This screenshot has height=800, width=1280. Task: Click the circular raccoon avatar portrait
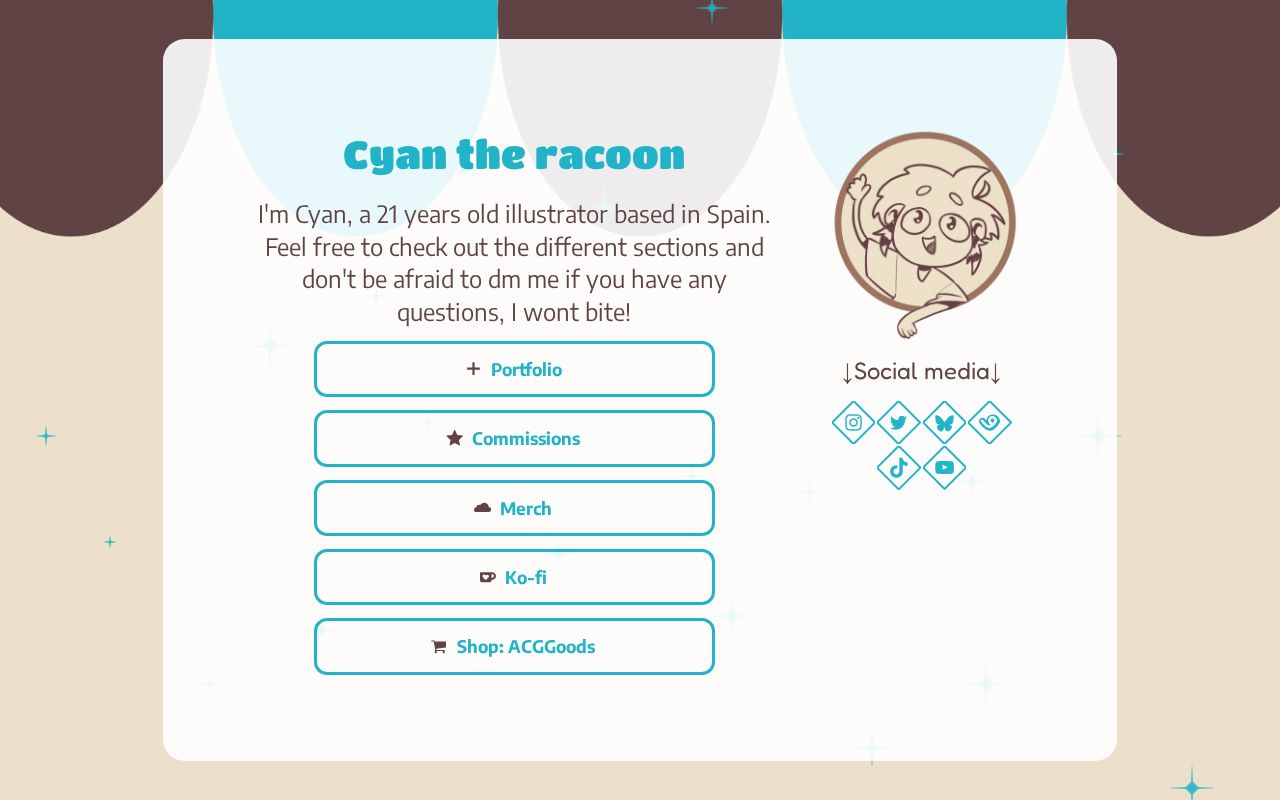click(924, 223)
